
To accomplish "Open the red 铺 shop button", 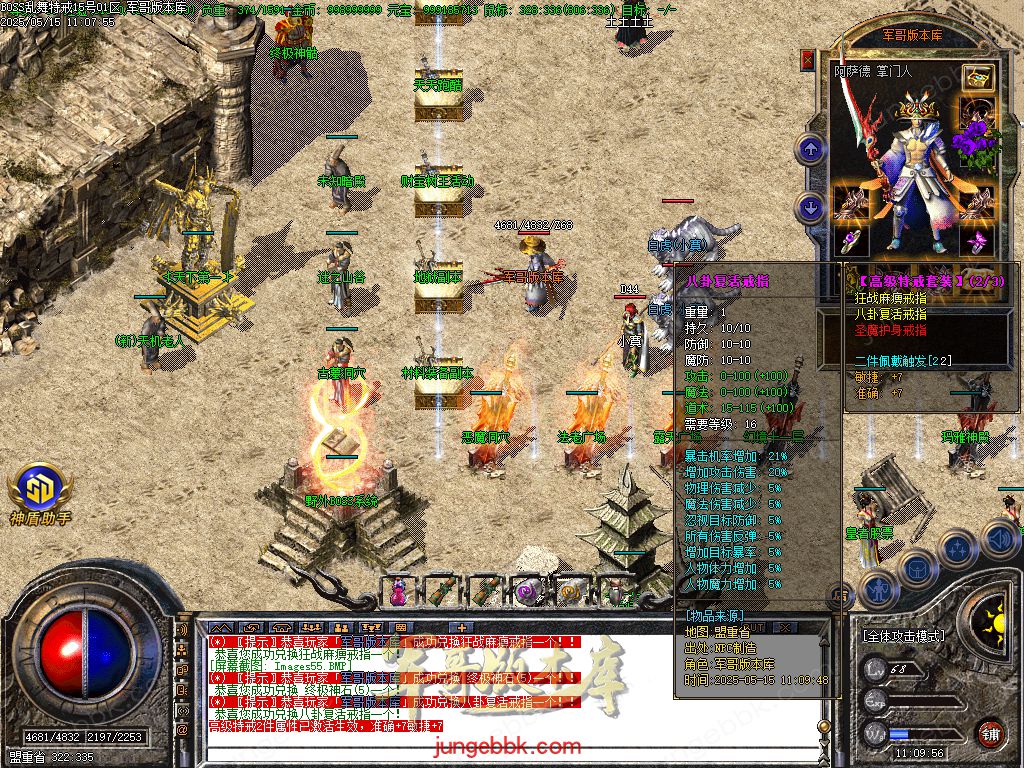I will coord(990,733).
